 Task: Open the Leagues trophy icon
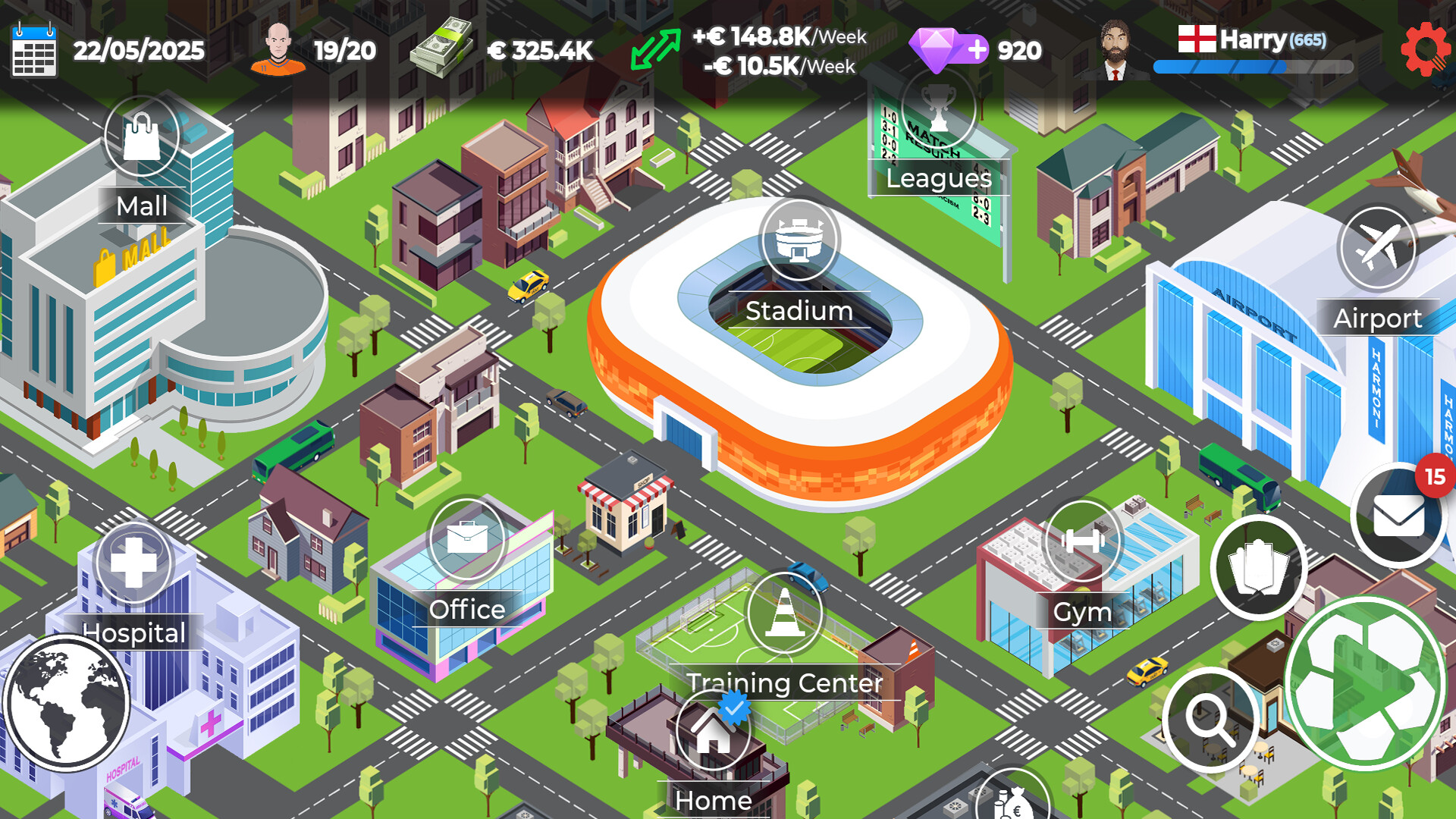click(937, 108)
